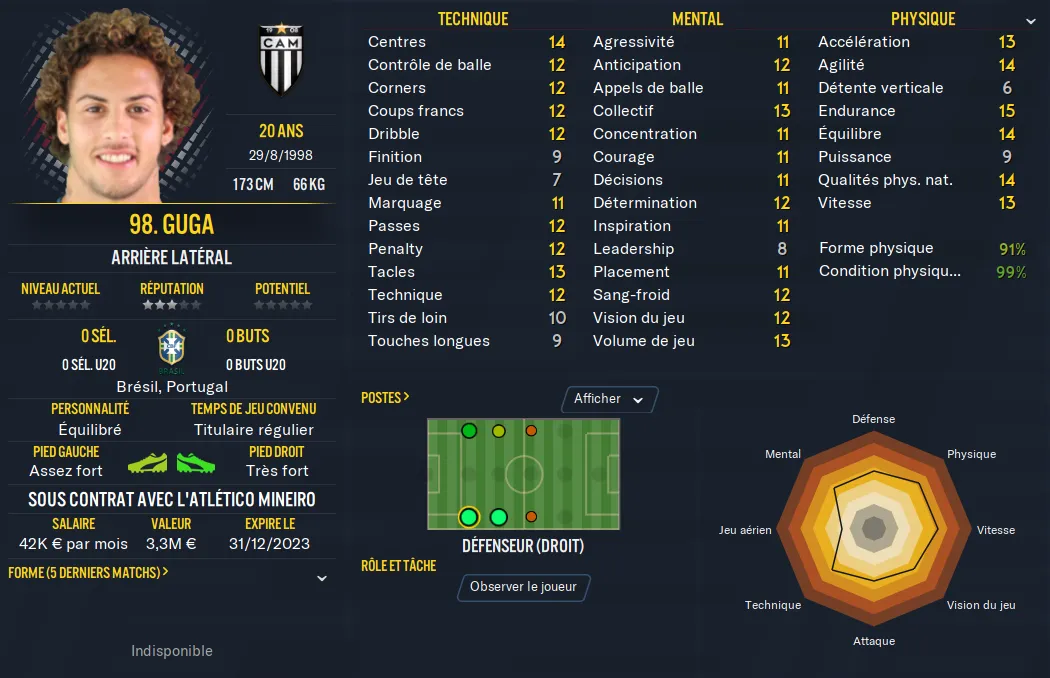
Task: Collapse the attributes panel with top-right chevron
Action: (1031, 21)
